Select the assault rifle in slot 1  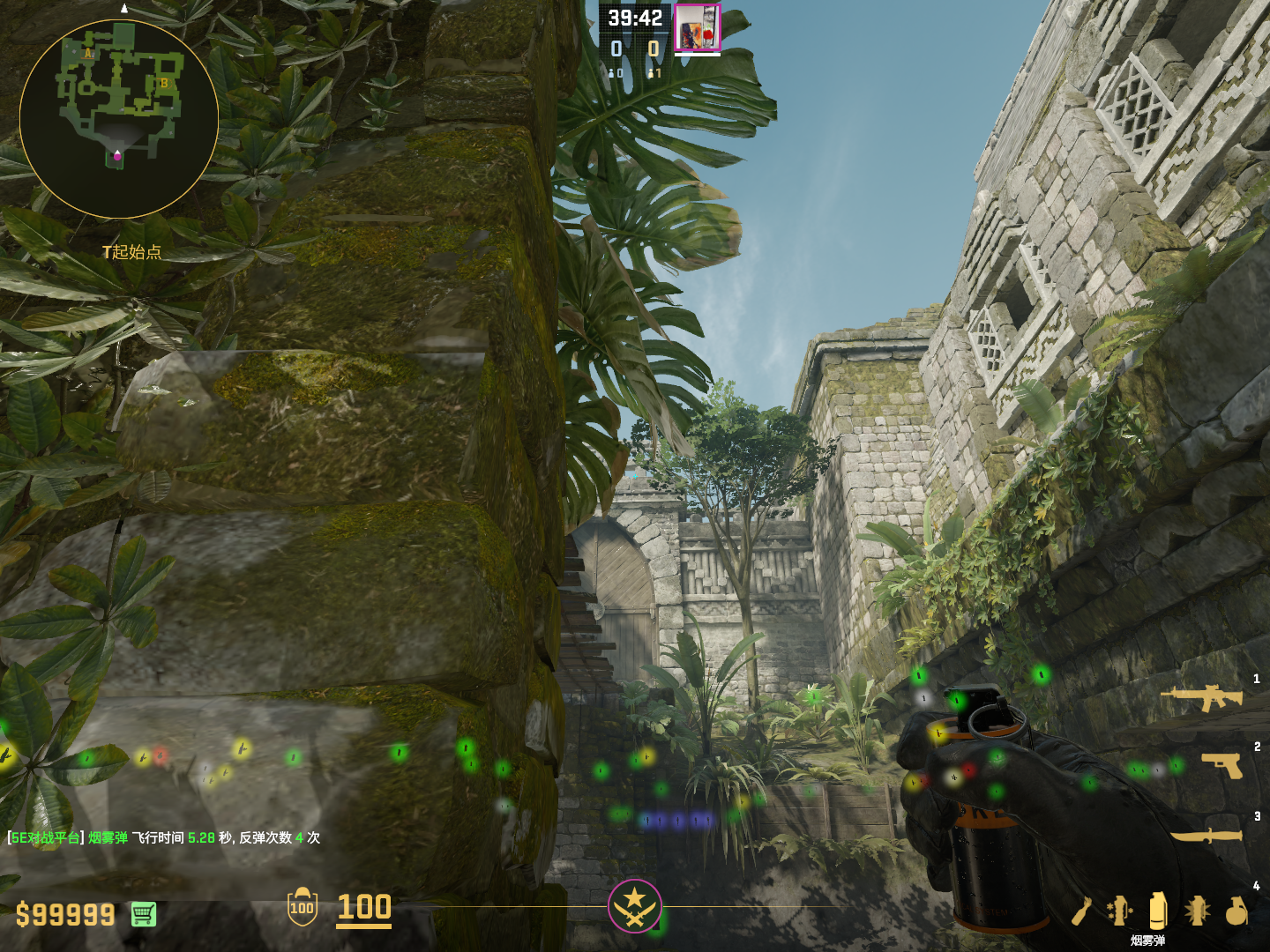pos(1202,697)
